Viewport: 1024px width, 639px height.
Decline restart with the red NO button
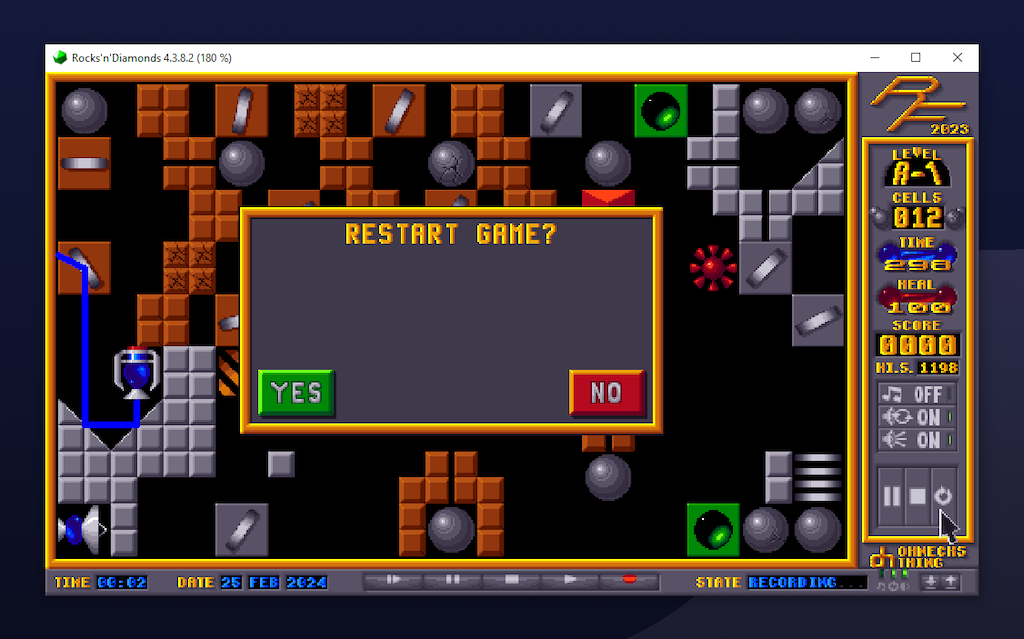(x=607, y=393)
